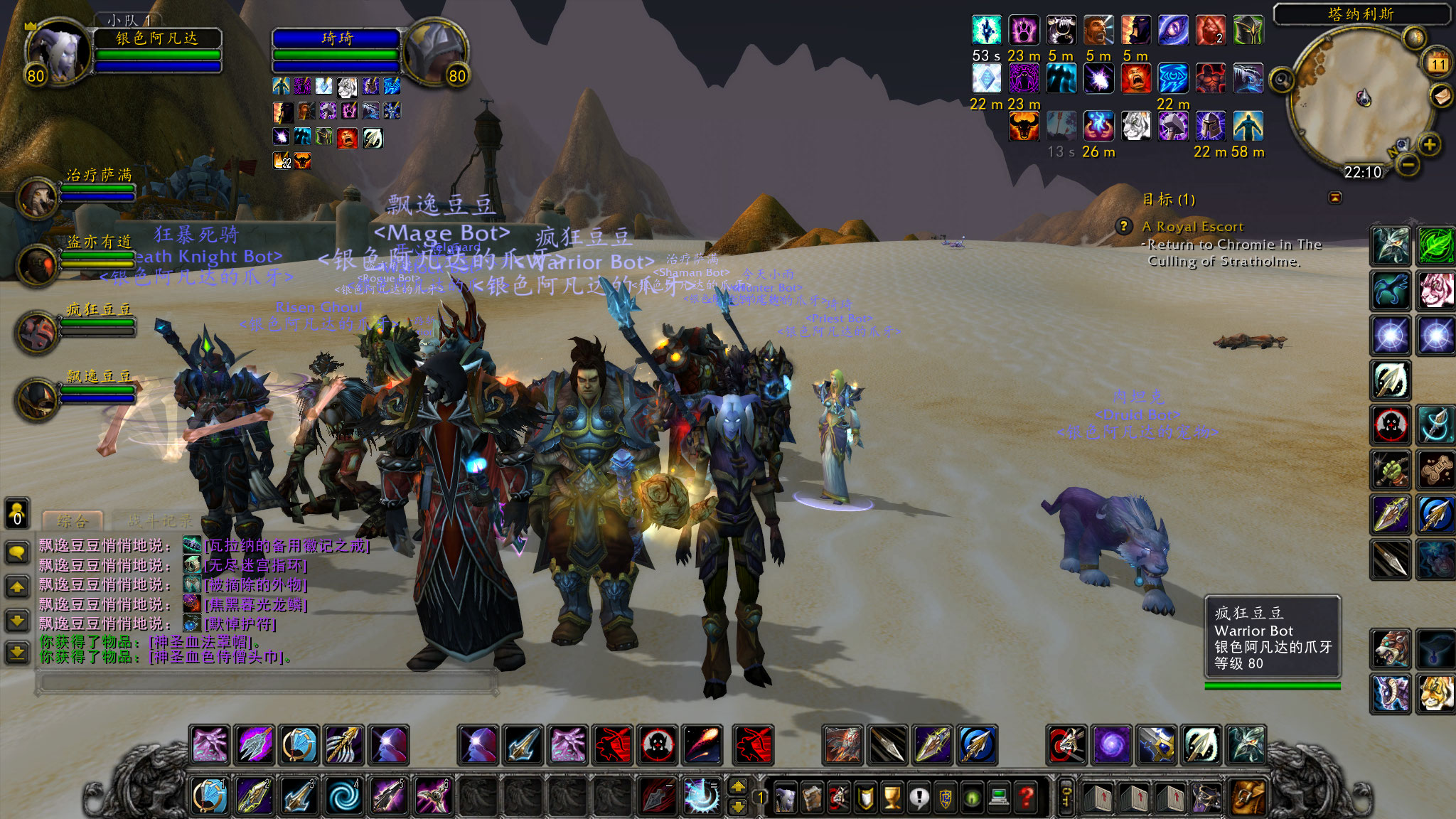Open the calendar button showing 11
This screenshot has height=819, width=1456.
click(1438, 63)
